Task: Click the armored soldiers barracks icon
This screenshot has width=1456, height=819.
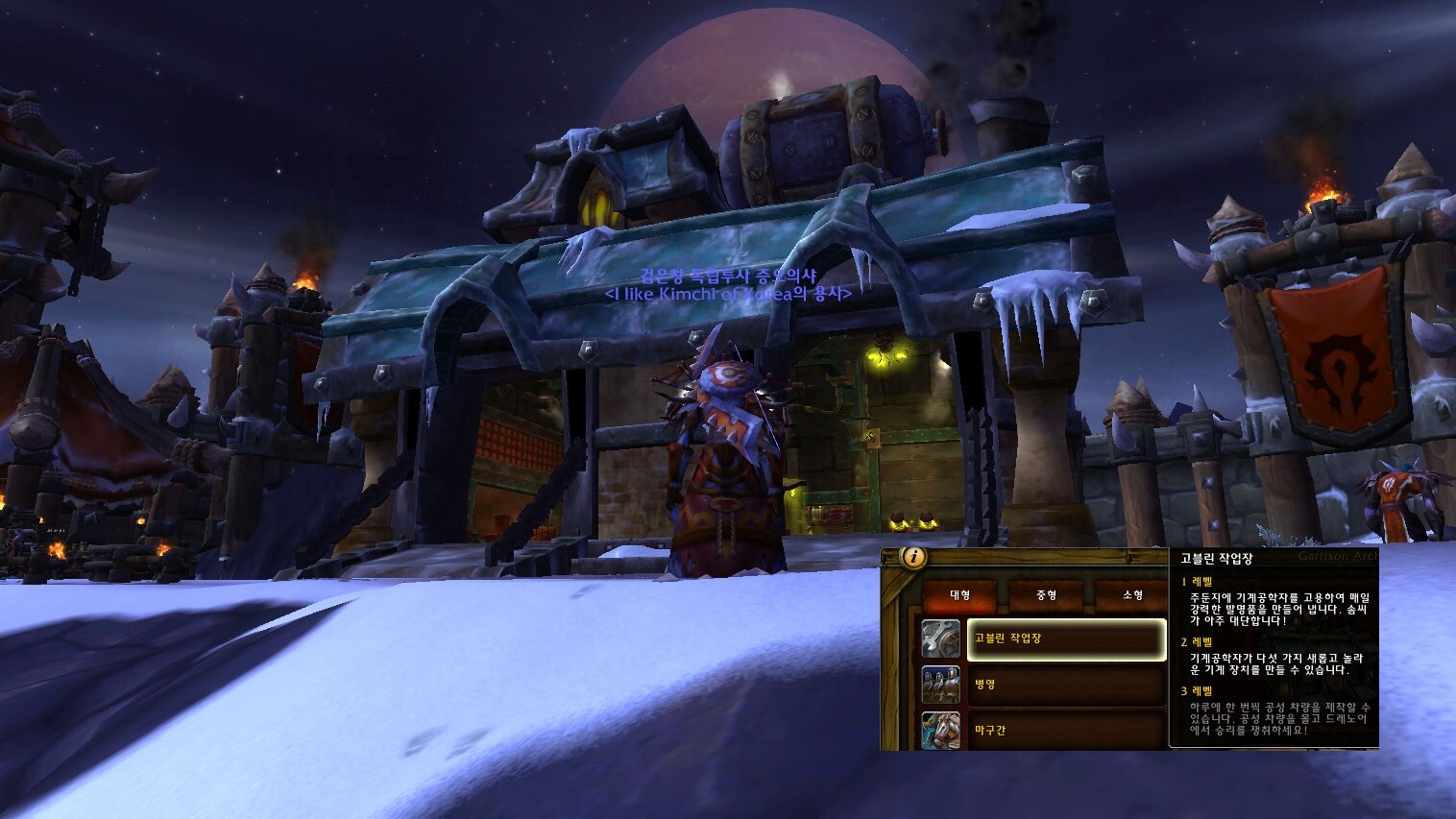Action: tap(940, 685)
